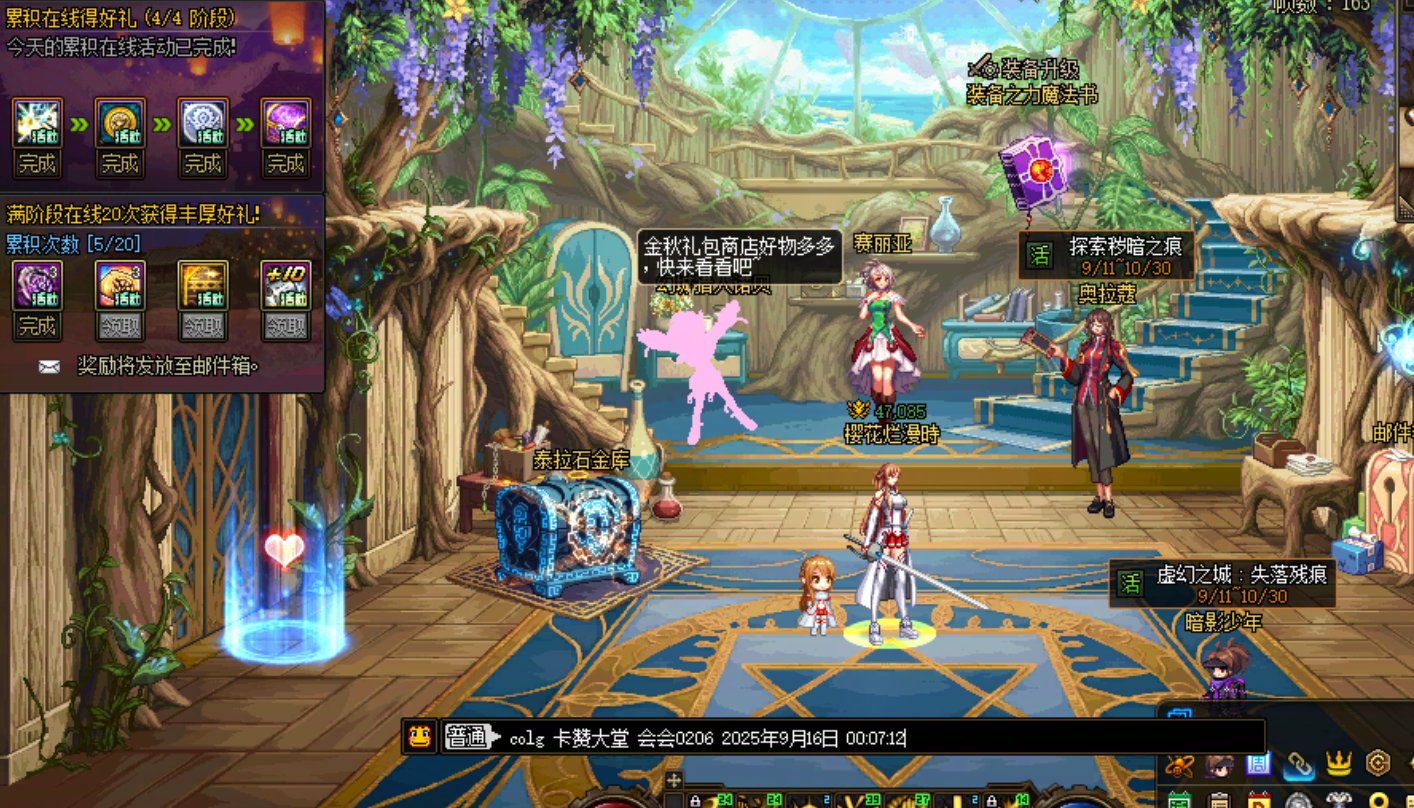This screenshot has width=1414, height=808.
Task: Claim the second cumulative reward (领取)
Action: tap(120, 326)
